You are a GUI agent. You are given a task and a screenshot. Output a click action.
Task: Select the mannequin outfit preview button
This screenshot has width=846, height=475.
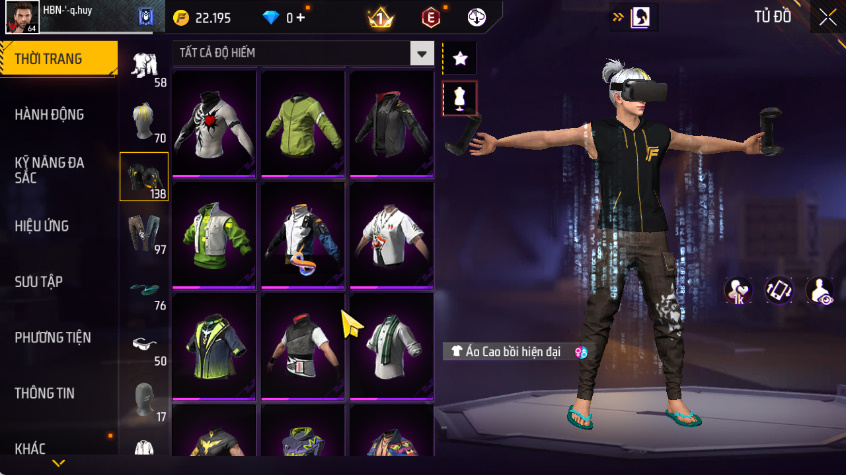(460, 98)
